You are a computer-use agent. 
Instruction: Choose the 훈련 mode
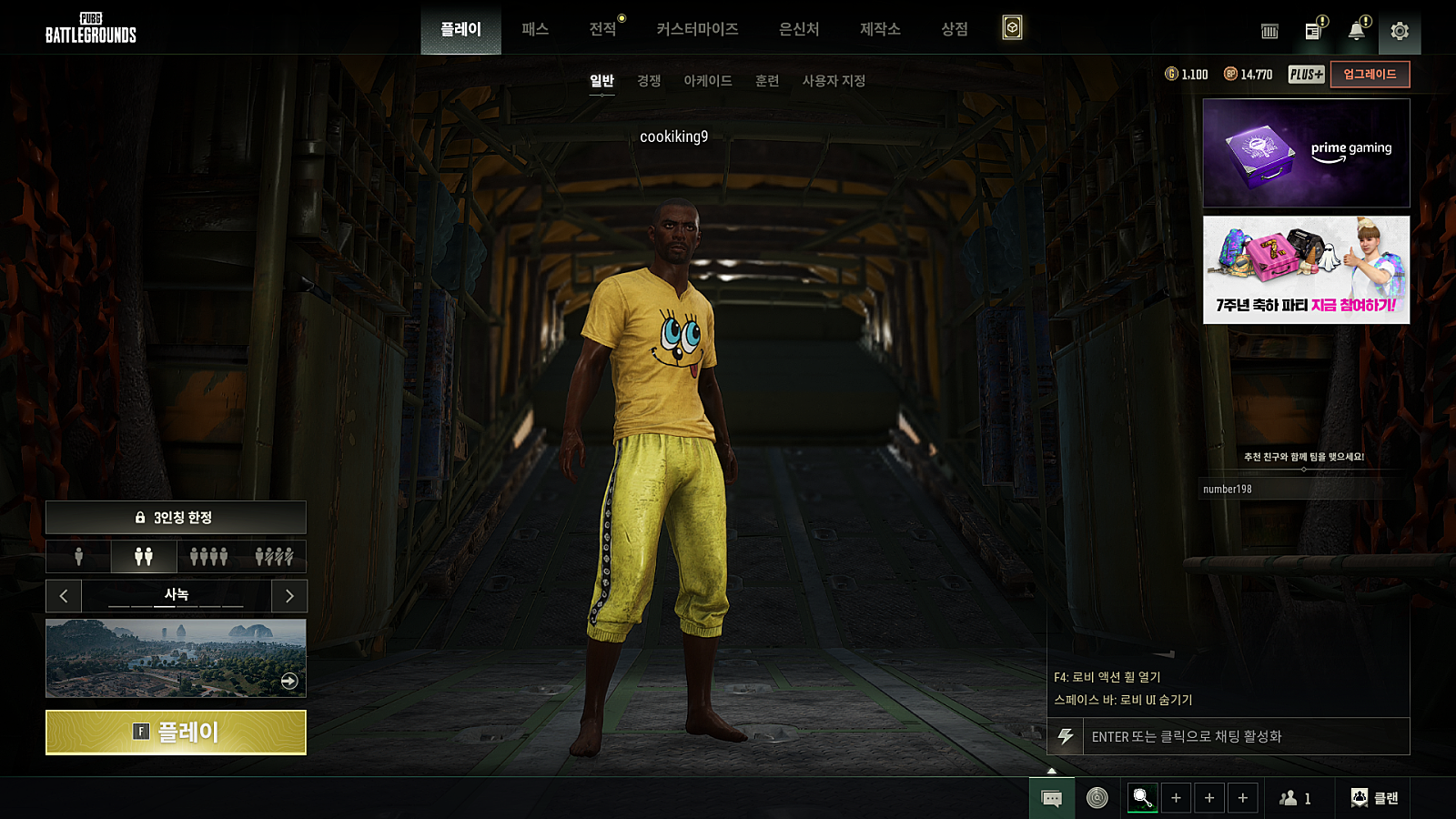(x=767, y=81)
